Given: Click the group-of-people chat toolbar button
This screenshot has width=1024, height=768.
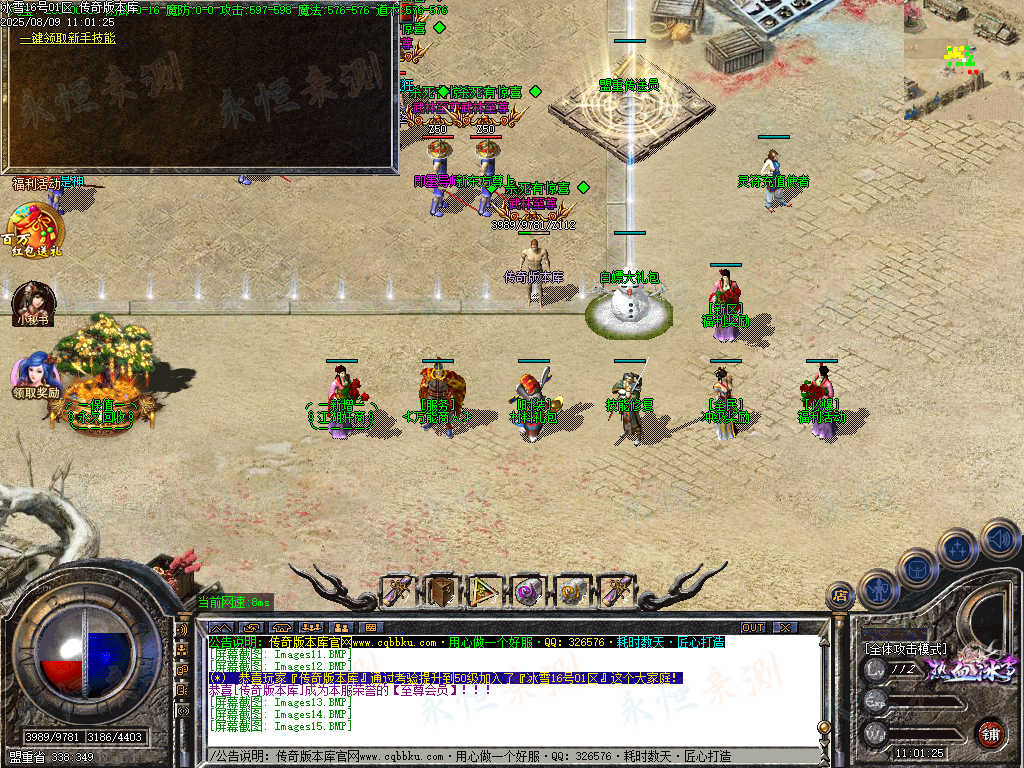Looking at the screenshot, I should 310,627.
